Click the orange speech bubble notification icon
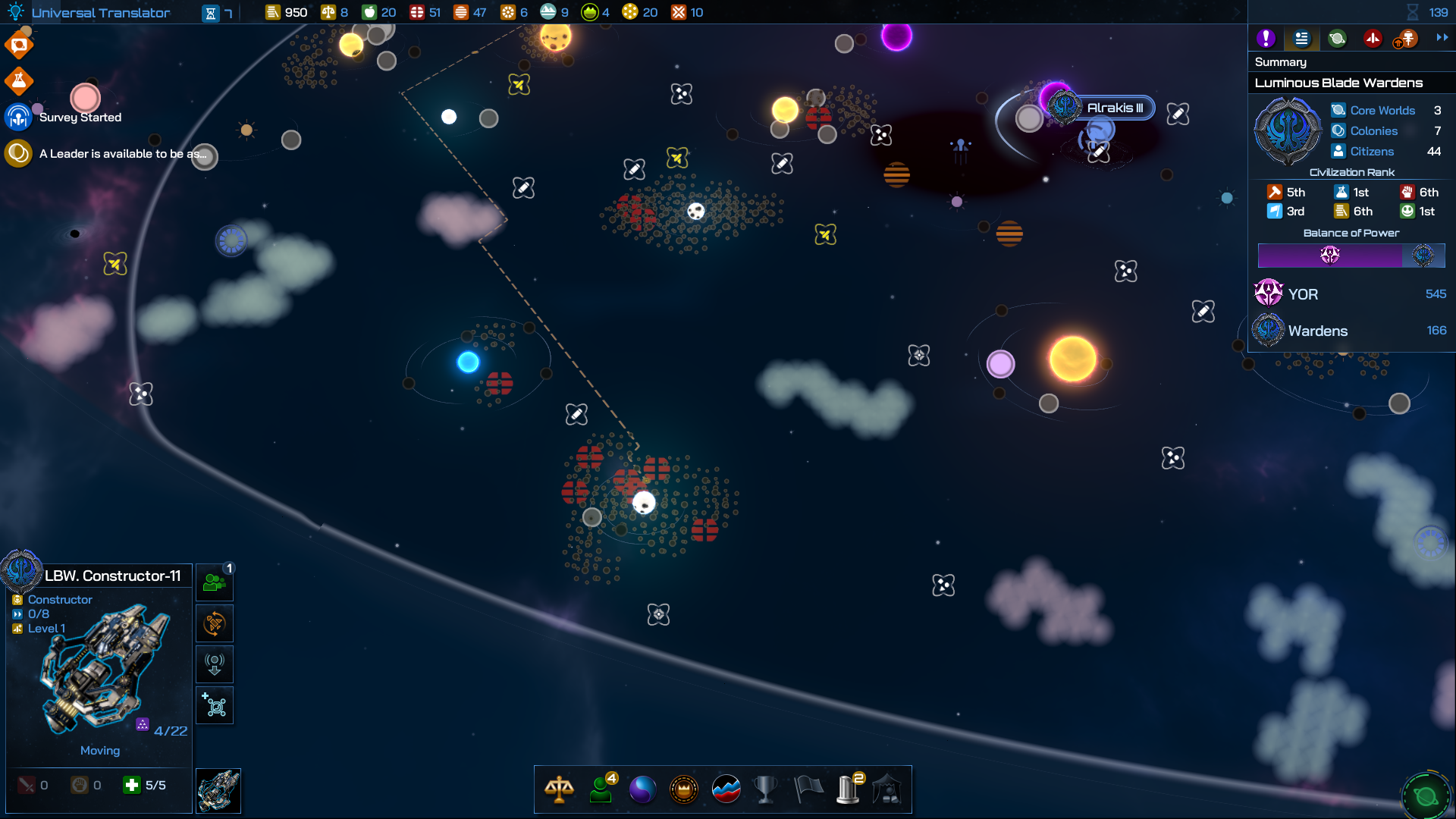This screenshot has height=819, width=1456. click(19, 45)
